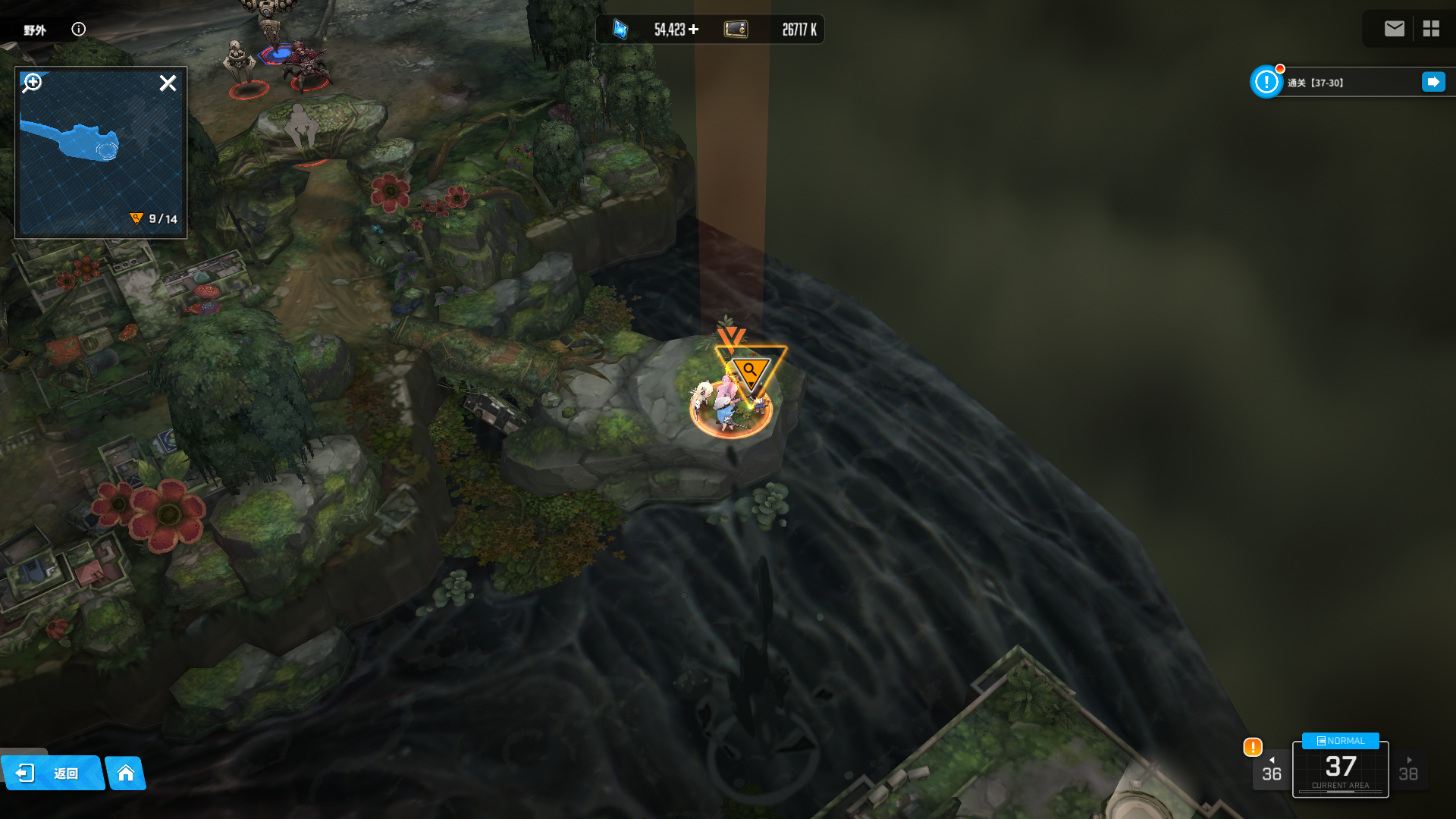
Task: Open the orange exclamation alert icon
Action: (1253, 747)
